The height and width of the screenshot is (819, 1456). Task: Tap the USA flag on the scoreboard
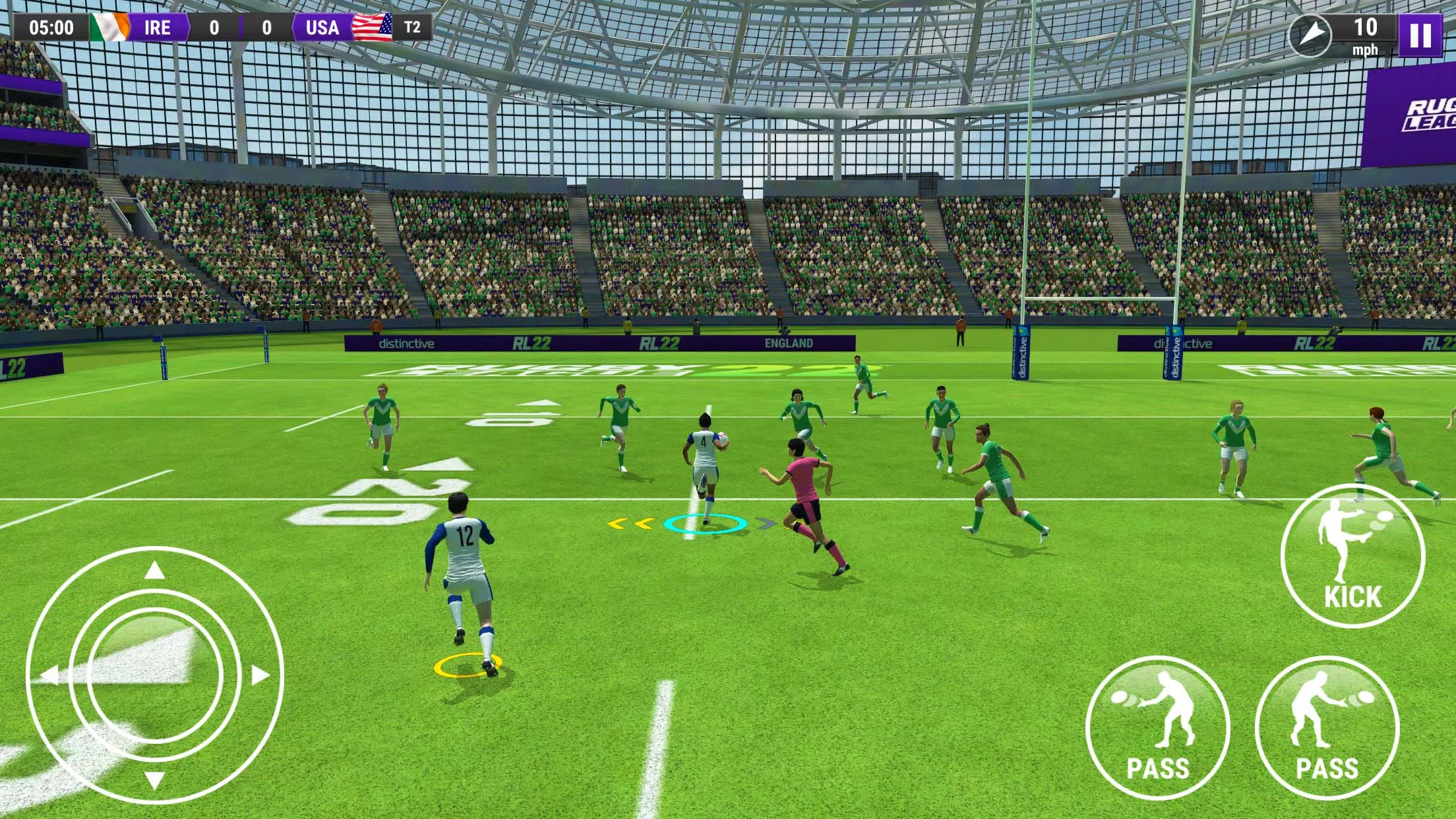(373, 28)
